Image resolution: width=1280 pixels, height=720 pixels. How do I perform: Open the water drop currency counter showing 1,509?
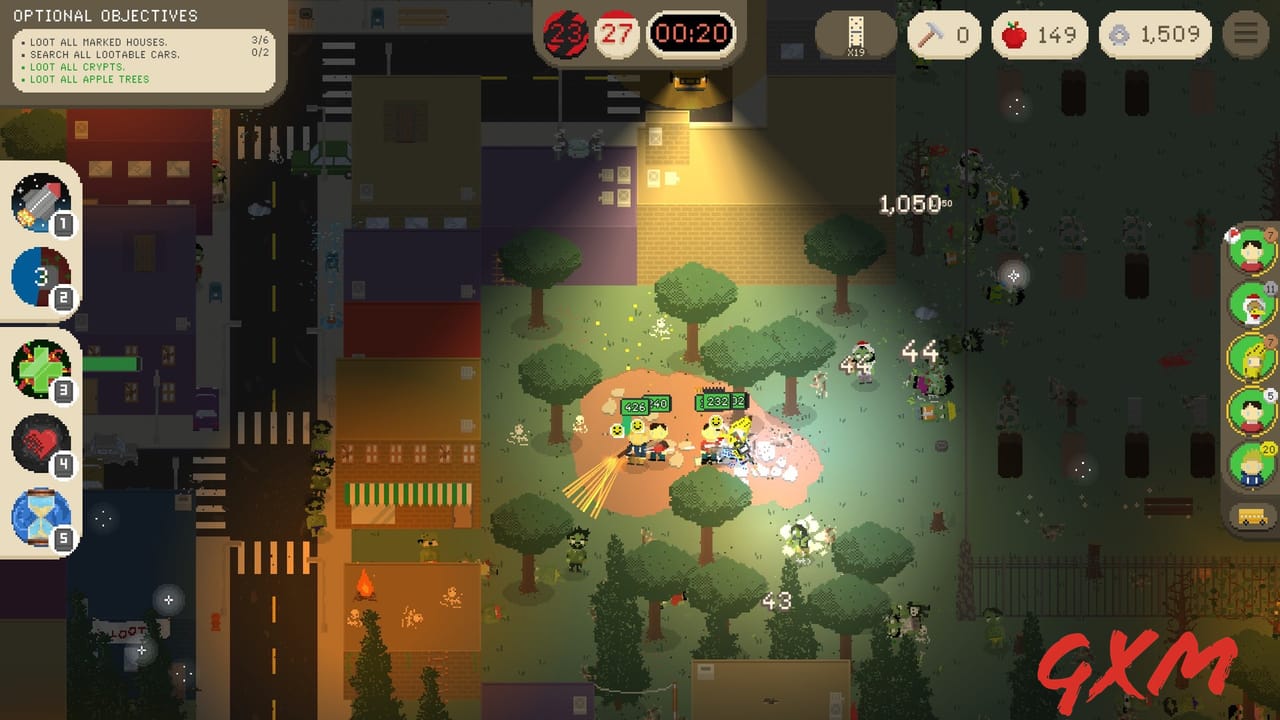(x=1154, y=34)
